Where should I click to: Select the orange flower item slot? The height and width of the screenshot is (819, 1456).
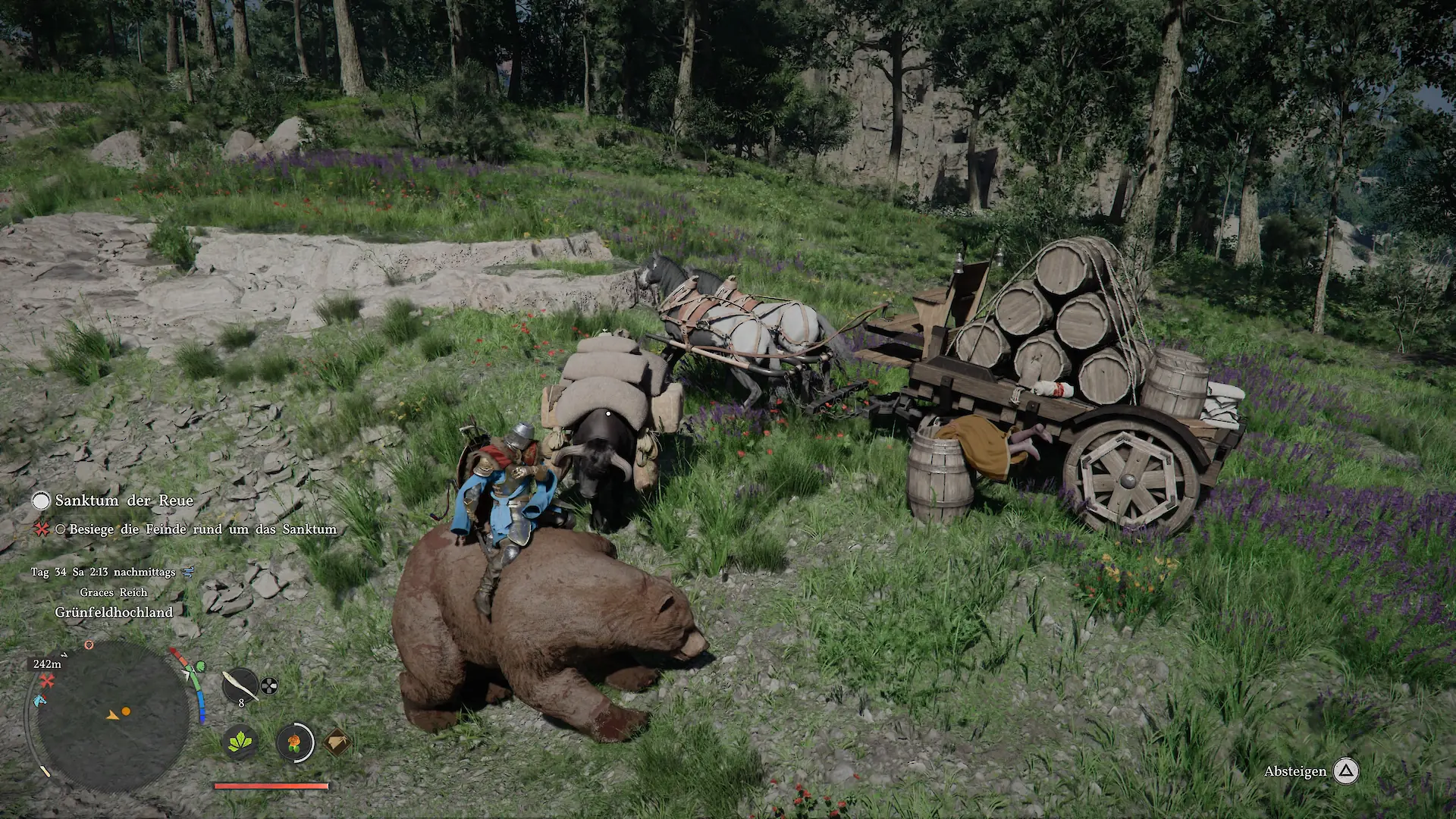pyautogui.click(x=294, y=742)
